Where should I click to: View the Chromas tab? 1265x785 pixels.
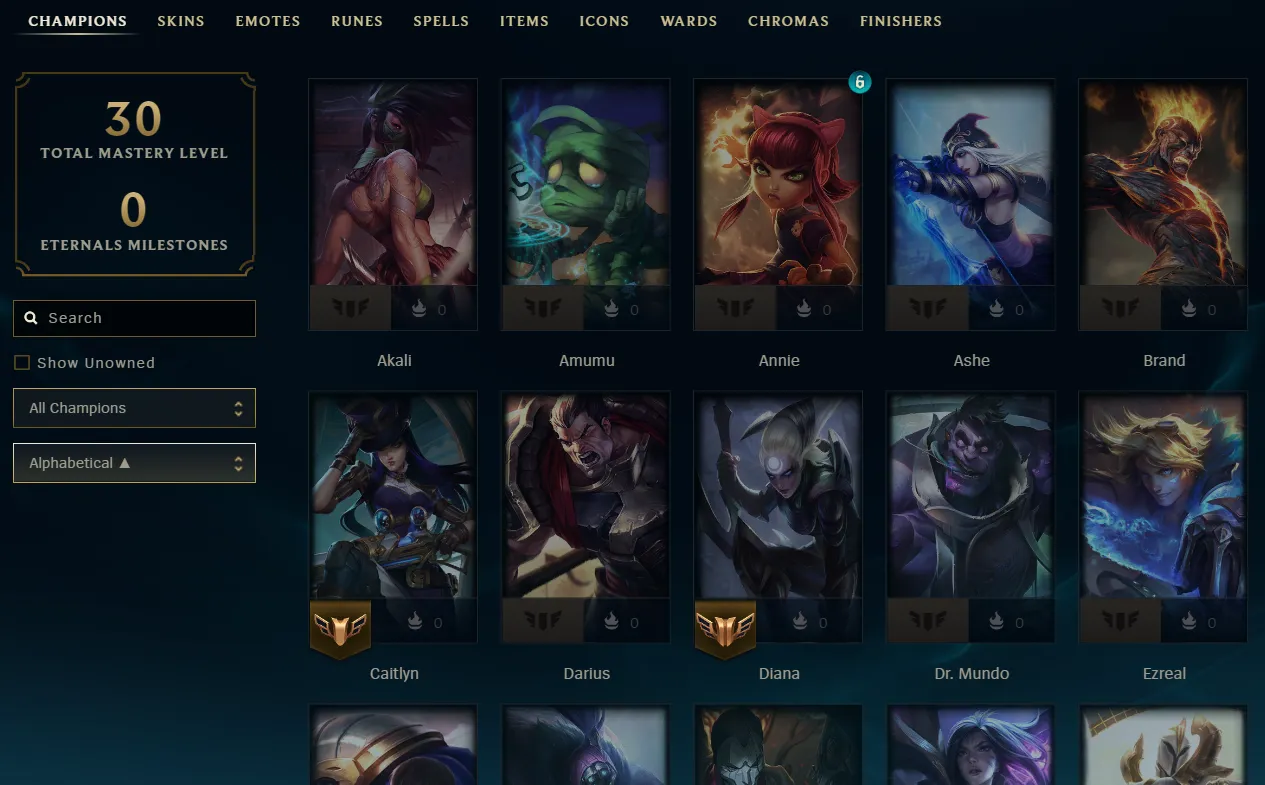point(788,21)
